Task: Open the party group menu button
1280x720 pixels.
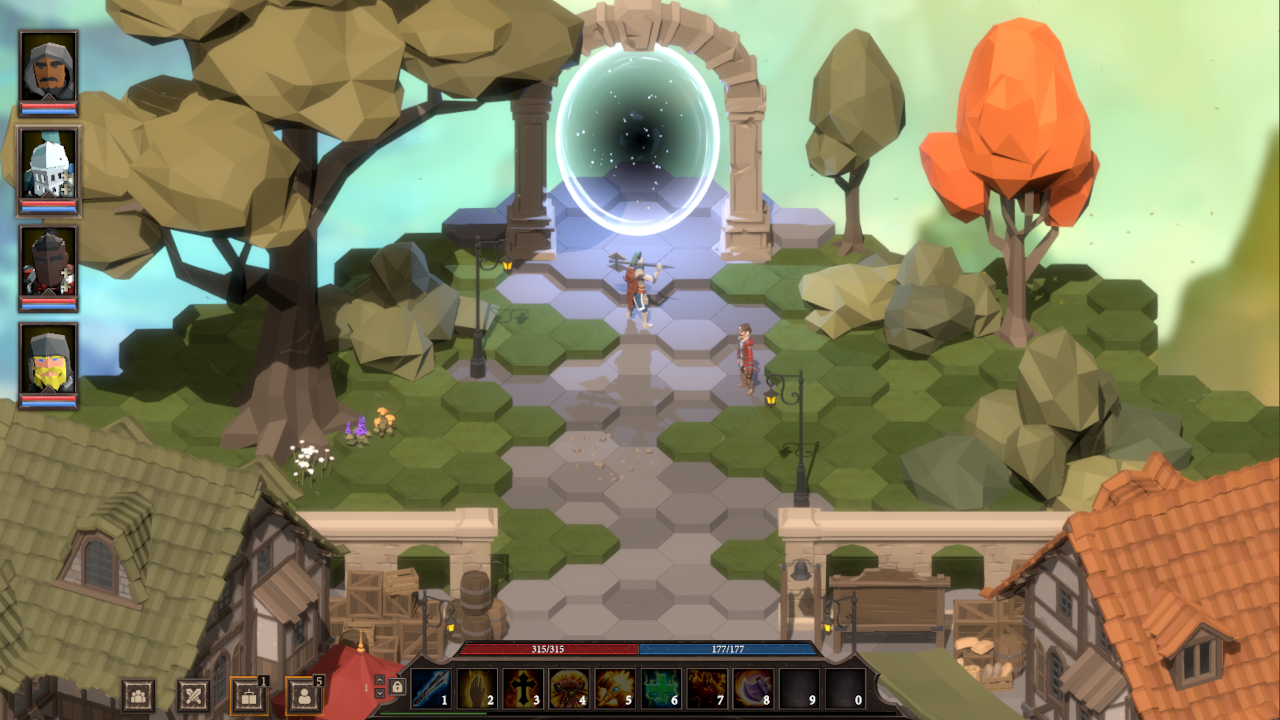Action: pos(138,695)
